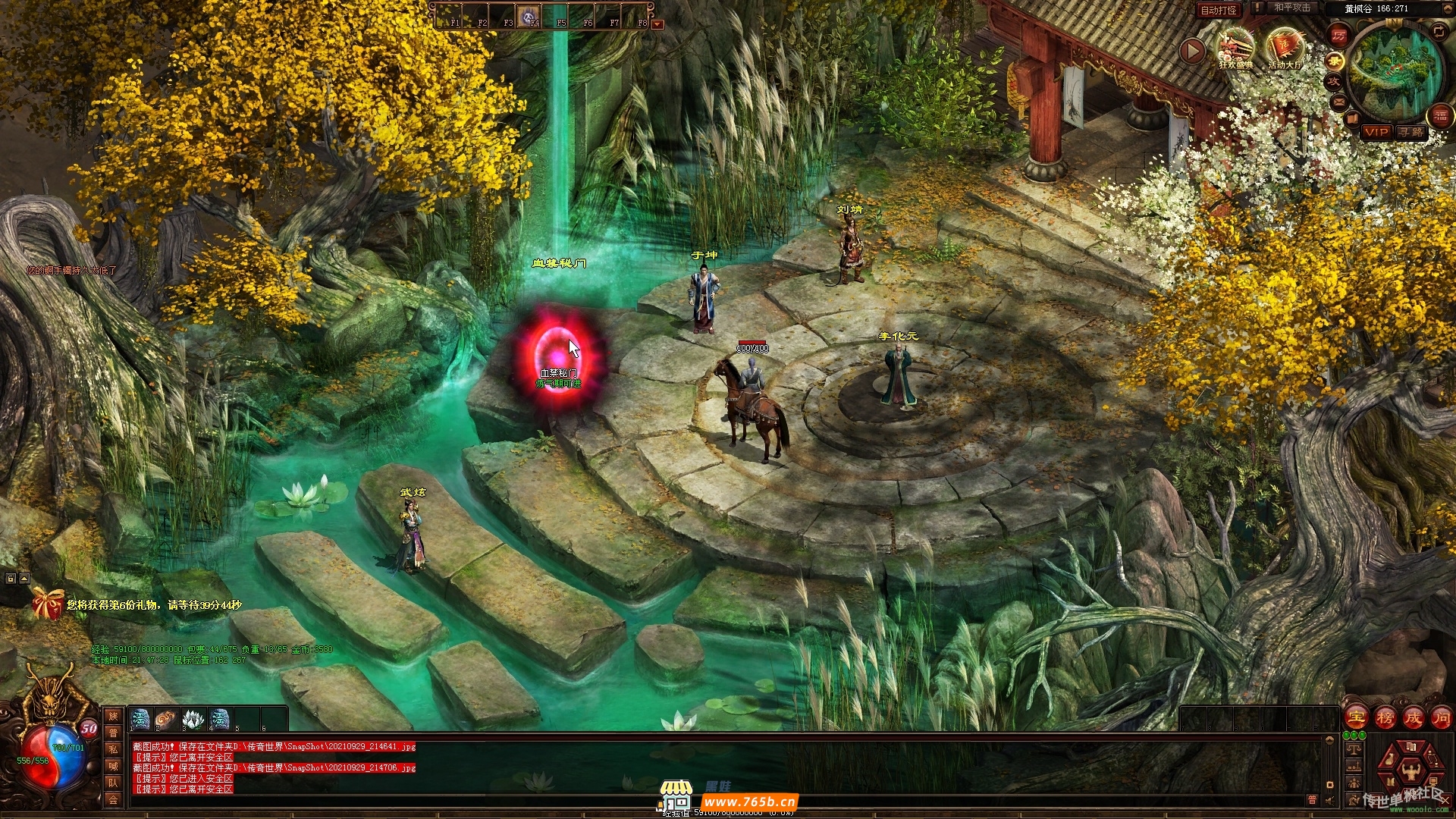
Task: Open the 榜 rankings button
Action: [1385, 717]
